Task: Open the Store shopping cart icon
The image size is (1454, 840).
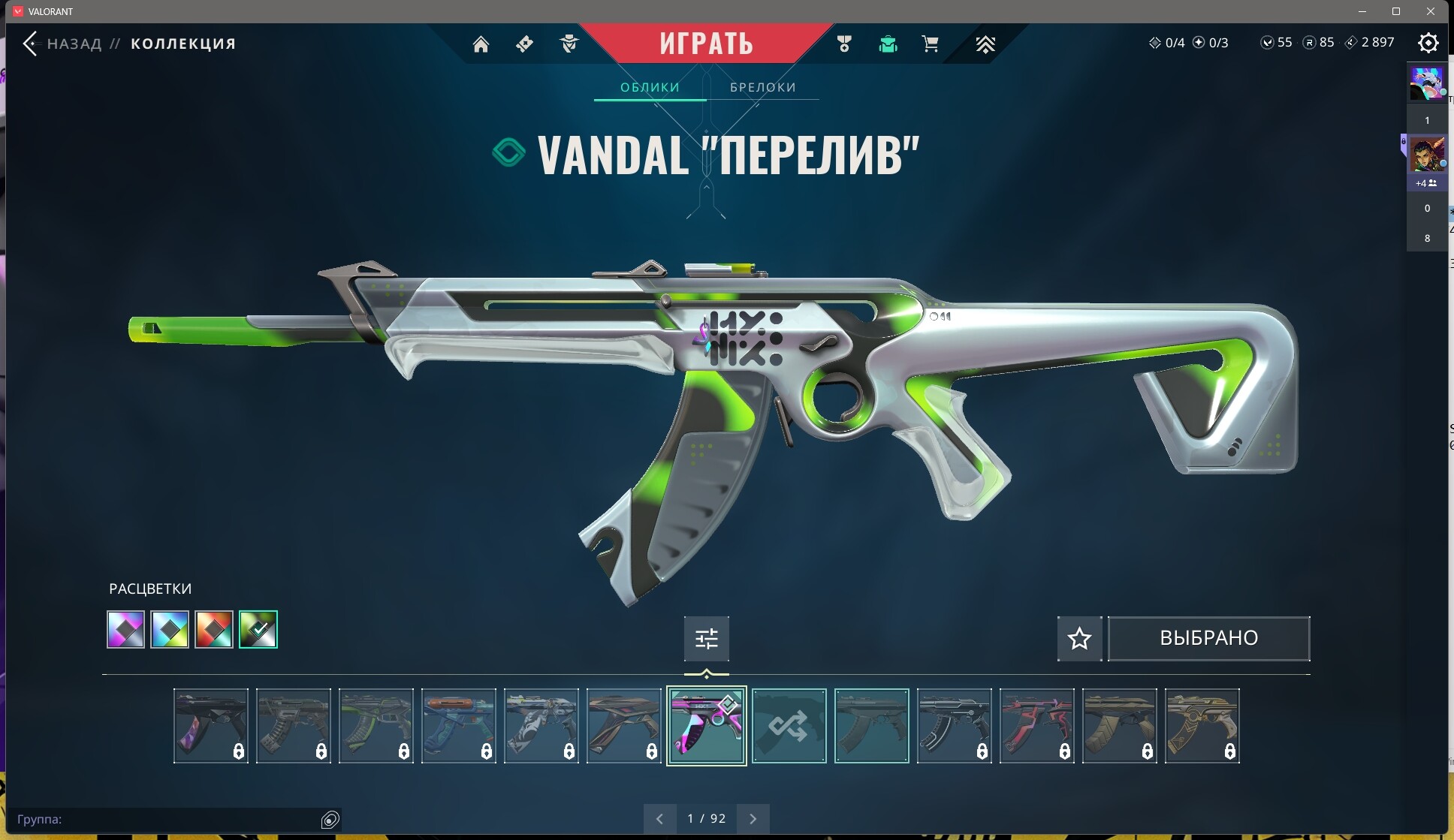Action: pos(931,44)
